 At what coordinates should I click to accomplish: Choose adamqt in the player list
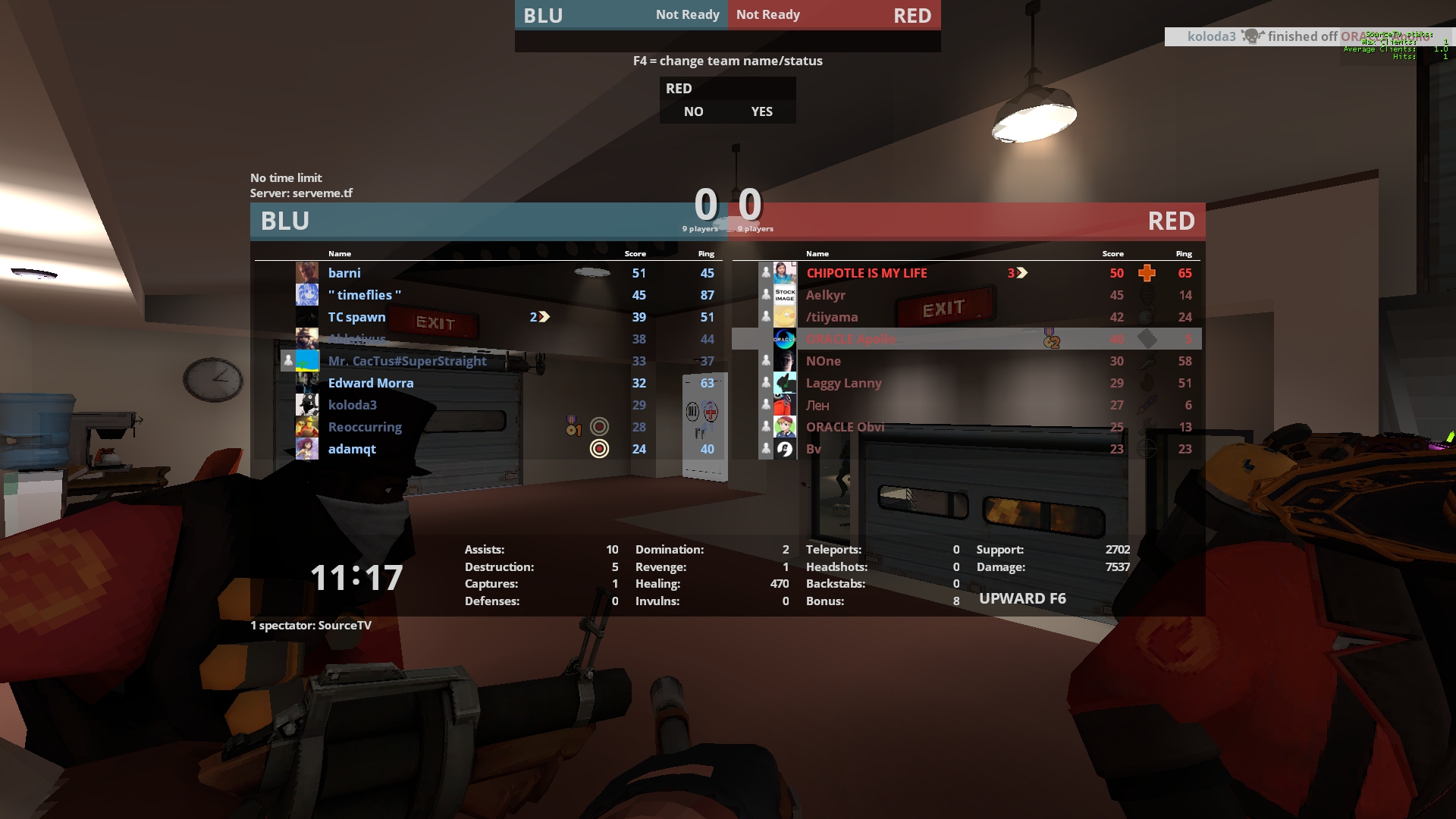click(352, 449)
